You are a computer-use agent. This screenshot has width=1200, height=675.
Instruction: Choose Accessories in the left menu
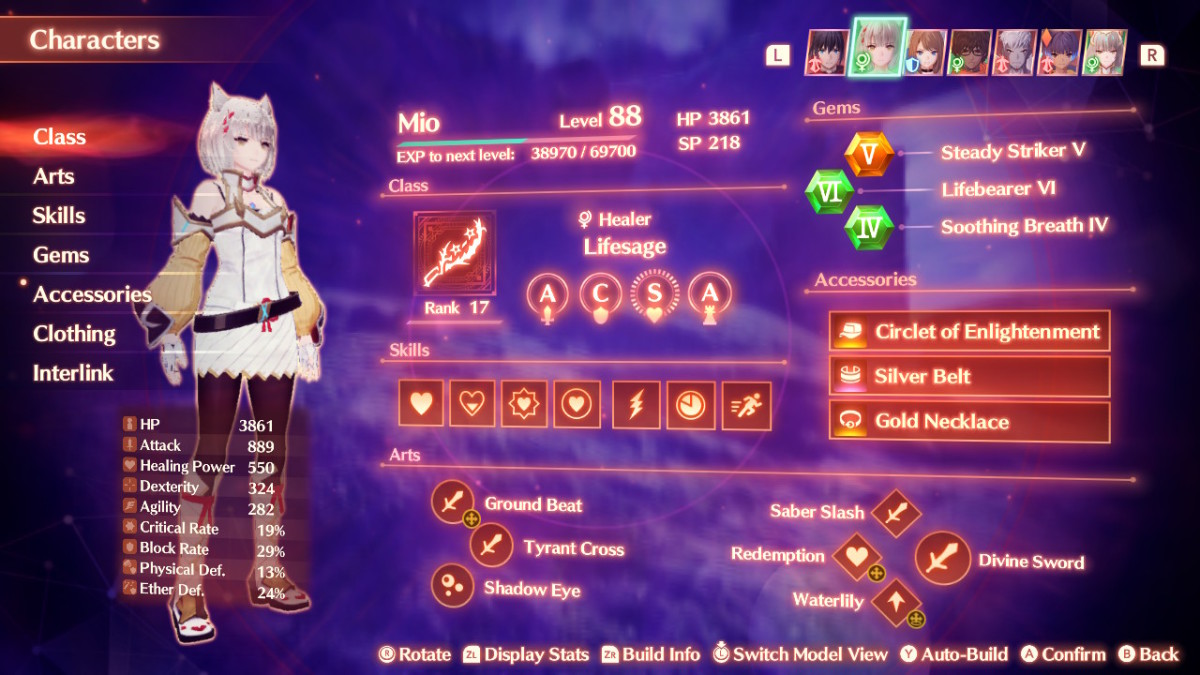click(92, 294)
